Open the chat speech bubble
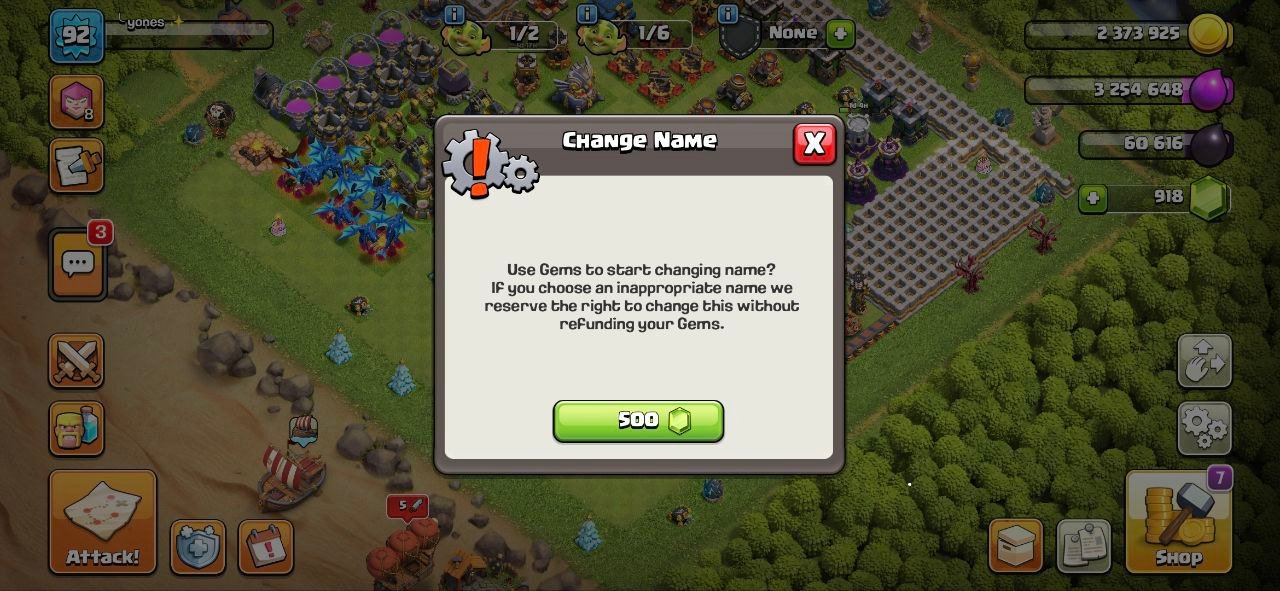 tap(78, 264)
